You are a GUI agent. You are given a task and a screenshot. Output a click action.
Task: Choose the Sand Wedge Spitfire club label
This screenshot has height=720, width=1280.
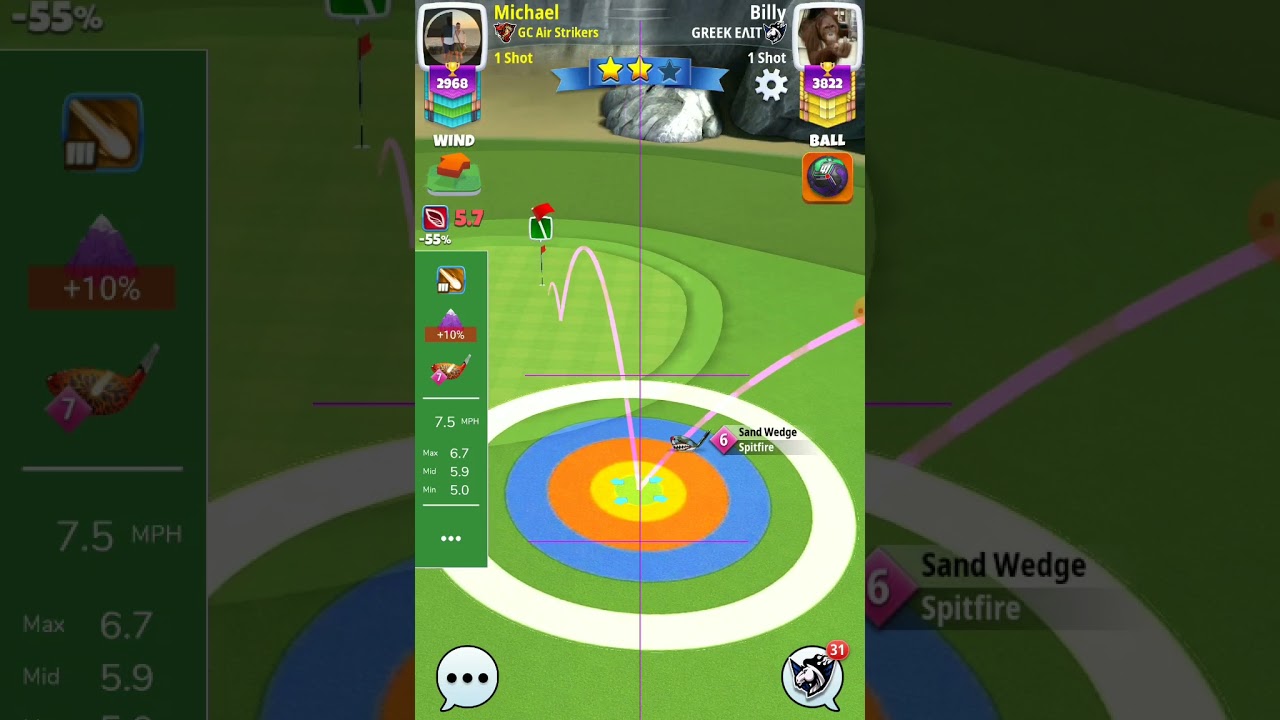pyautogui.click(x=765, y=440)
